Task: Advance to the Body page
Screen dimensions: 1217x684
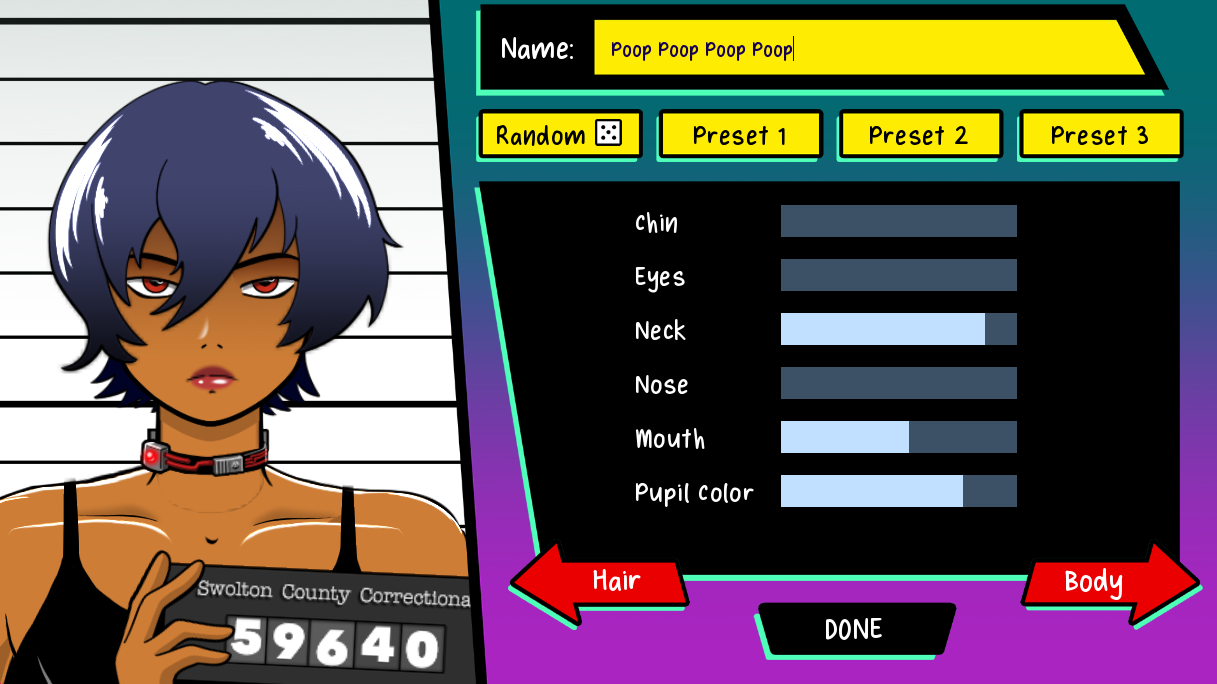Action: pos(1106,582)
